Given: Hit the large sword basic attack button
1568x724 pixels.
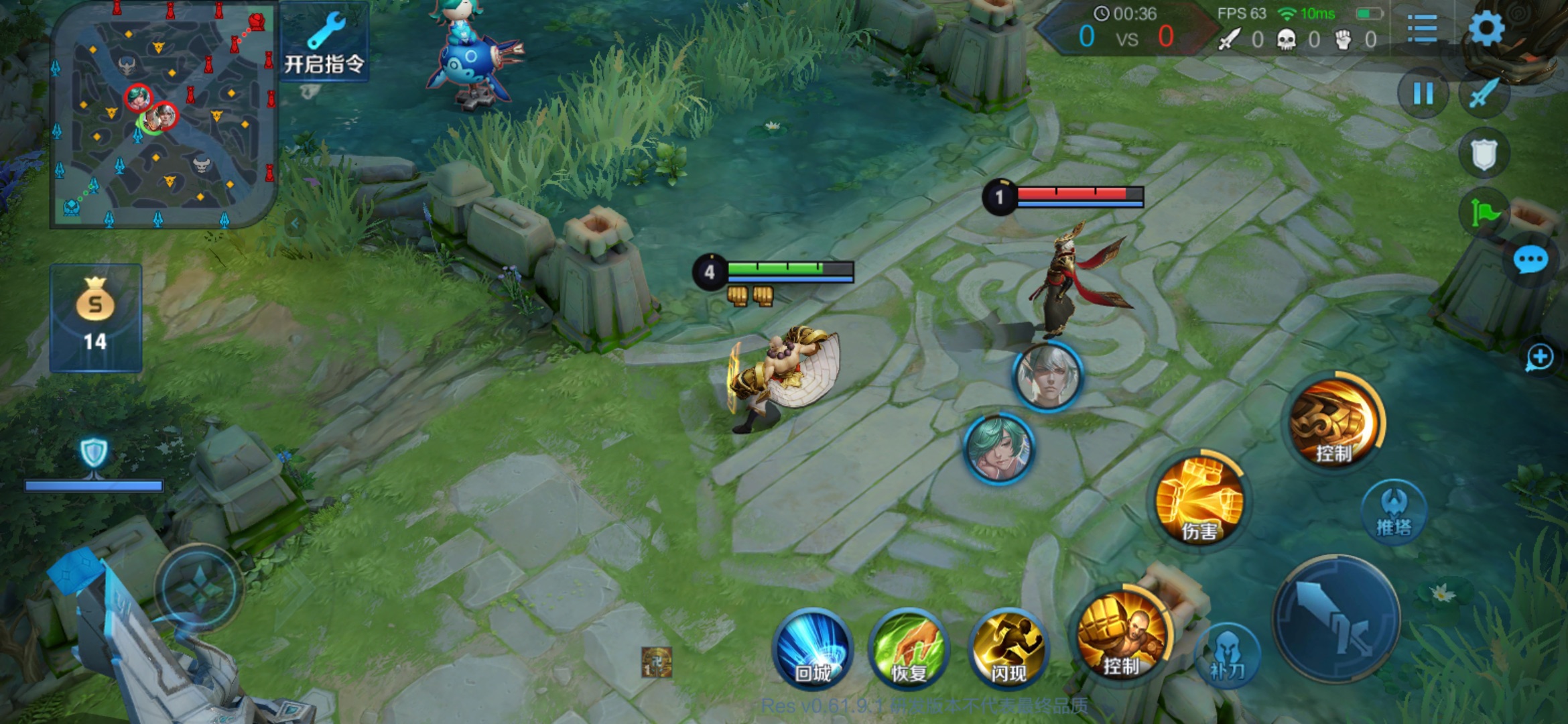Looking at the screenshot, I should pyautogui.click(x=1336, y=618).
